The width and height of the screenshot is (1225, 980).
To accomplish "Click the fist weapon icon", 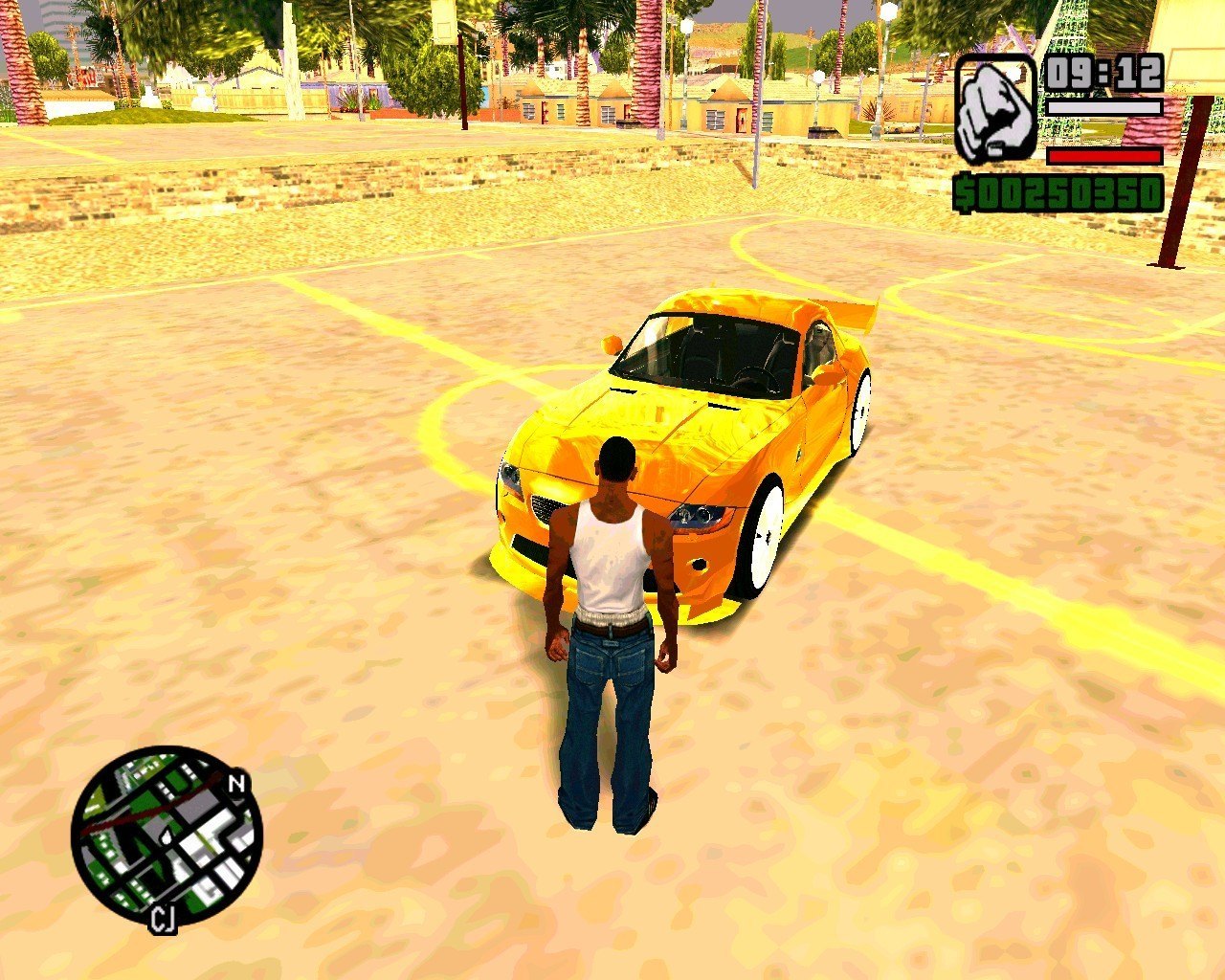I will (995, 107).
